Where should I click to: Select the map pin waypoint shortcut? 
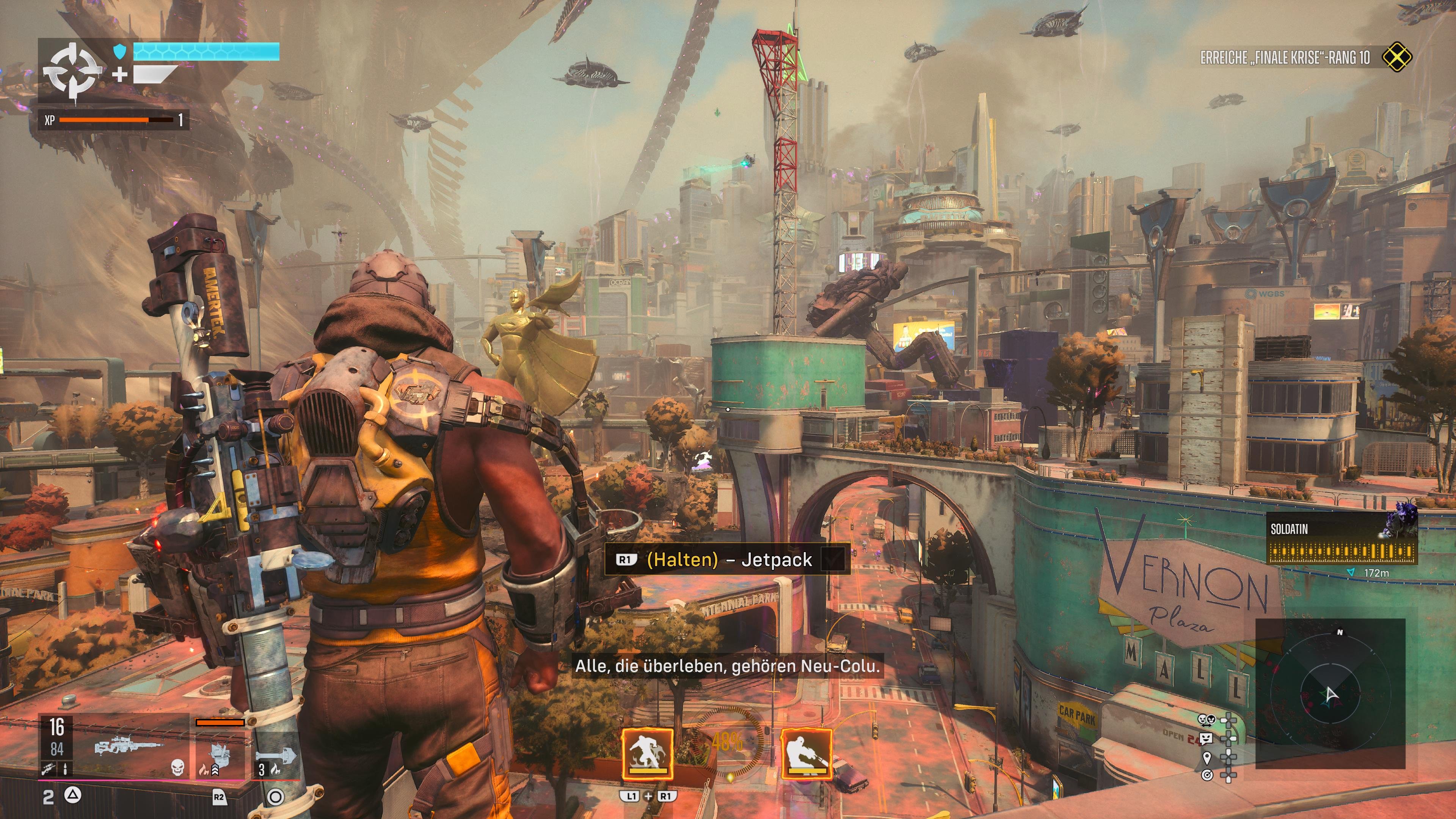pyautogui.click(x=1207, y=757)
